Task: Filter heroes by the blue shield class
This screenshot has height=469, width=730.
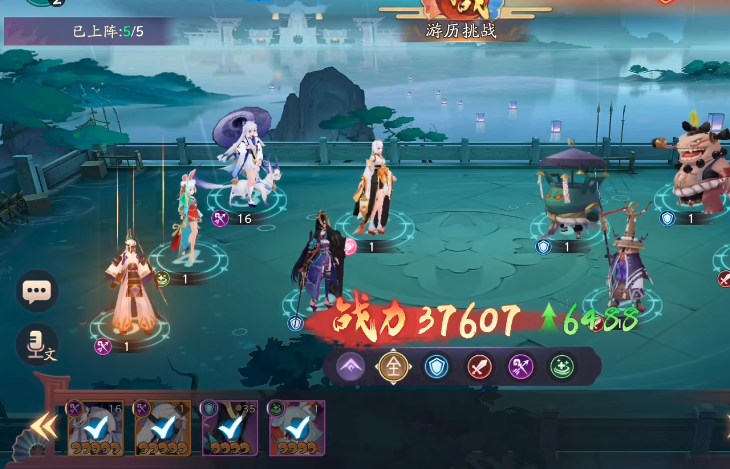Action: (x=436, y=367)
